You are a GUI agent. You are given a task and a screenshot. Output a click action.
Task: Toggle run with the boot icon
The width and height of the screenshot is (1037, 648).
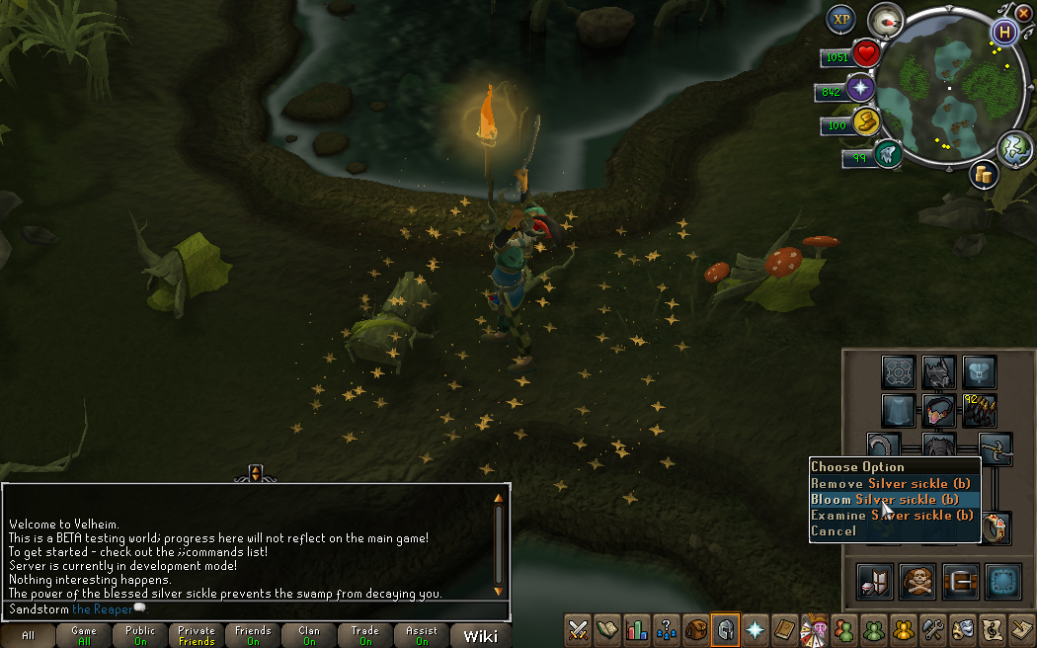tap(887, 154)
